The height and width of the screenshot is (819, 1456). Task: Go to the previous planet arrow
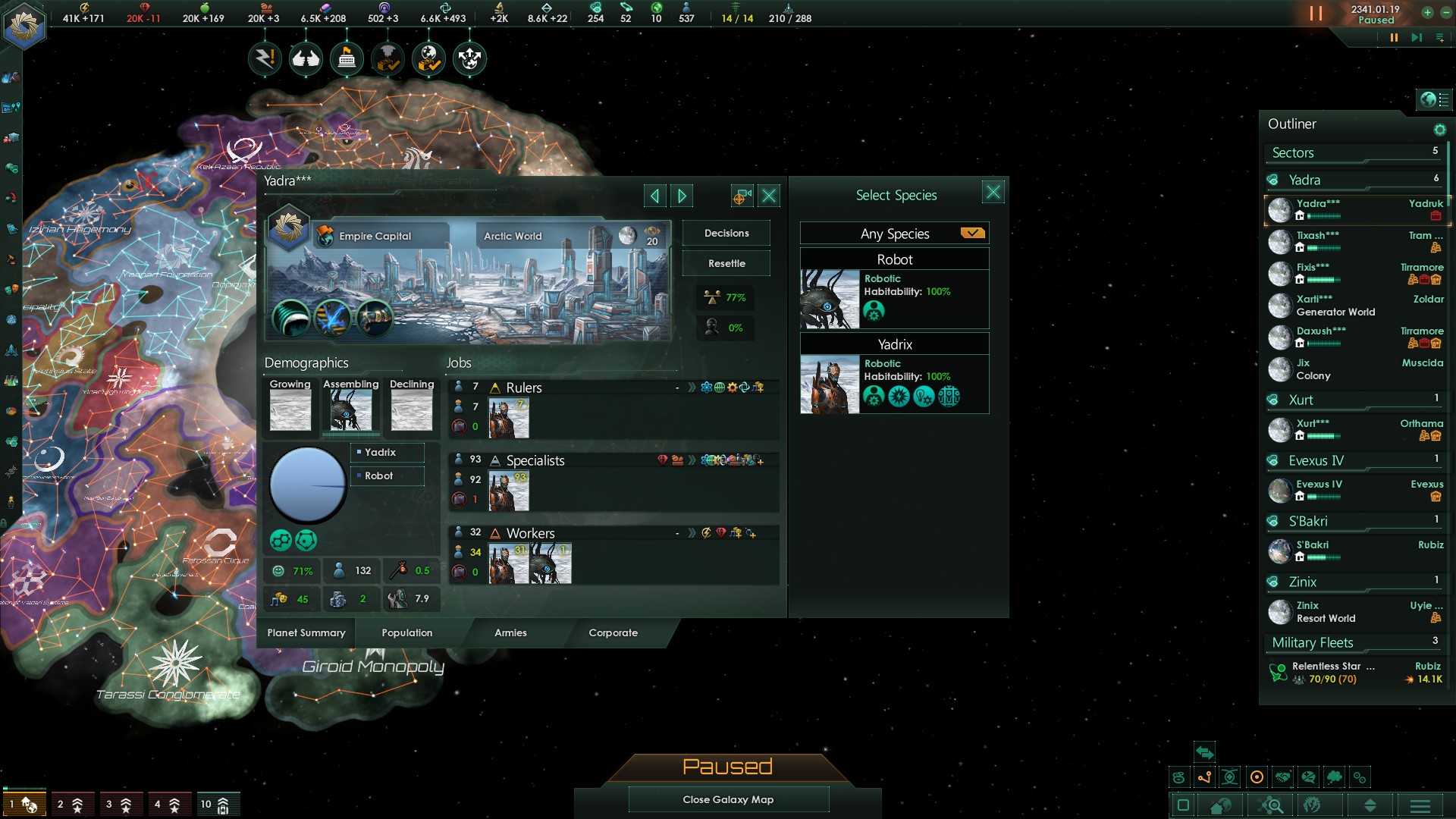tap(654, 196)
